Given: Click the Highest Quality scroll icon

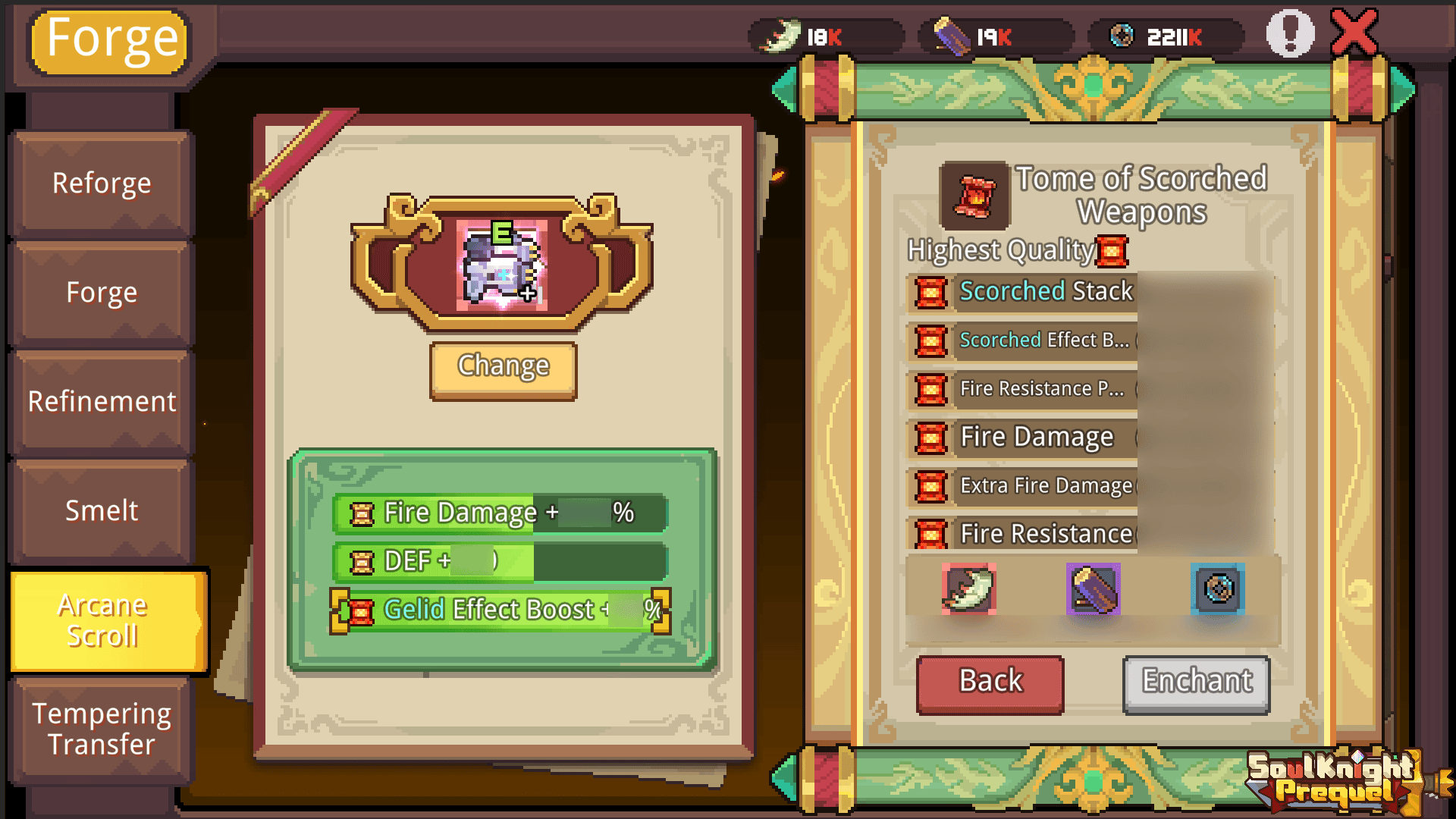Looking at the screenshot, I should [1112, 252].
